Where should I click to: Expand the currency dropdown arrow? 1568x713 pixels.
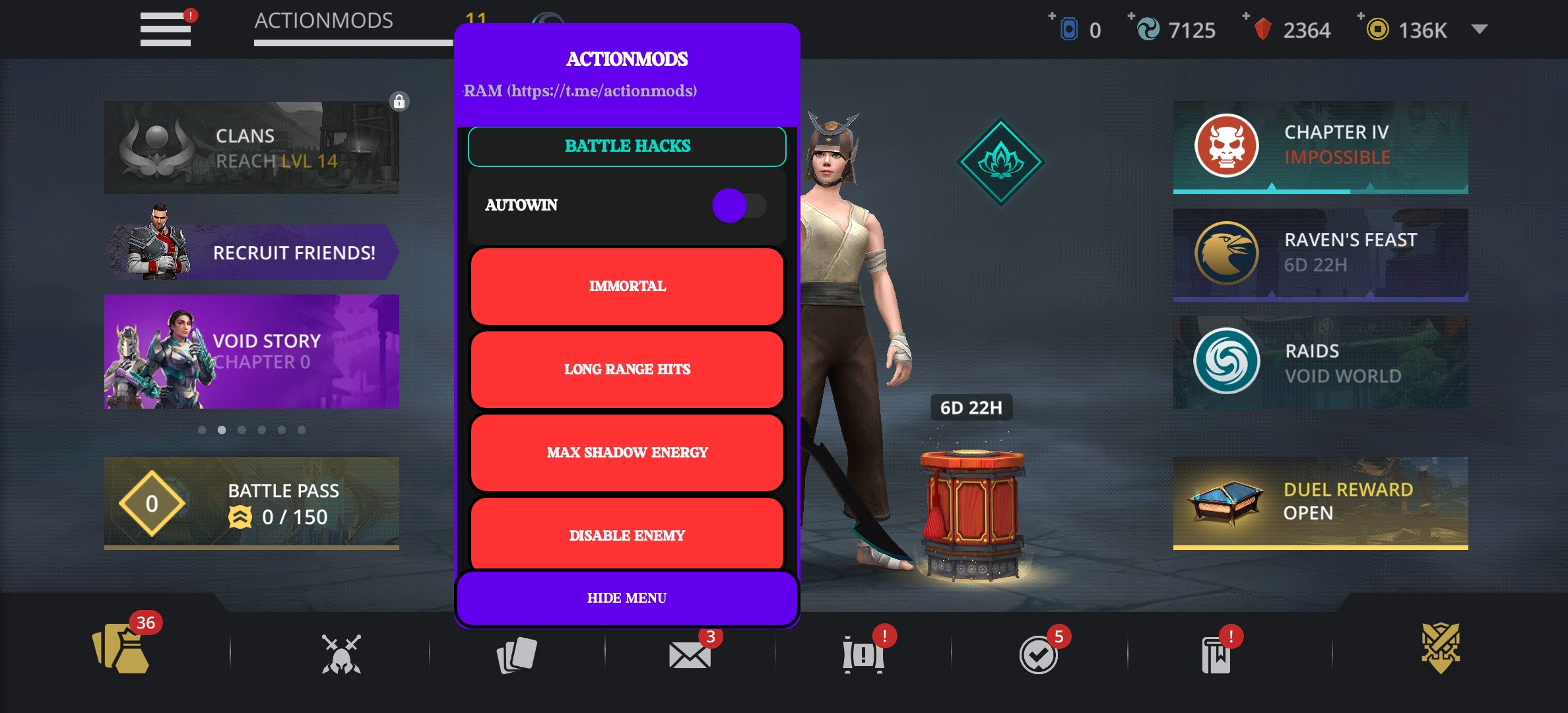tap(1480, 29)
